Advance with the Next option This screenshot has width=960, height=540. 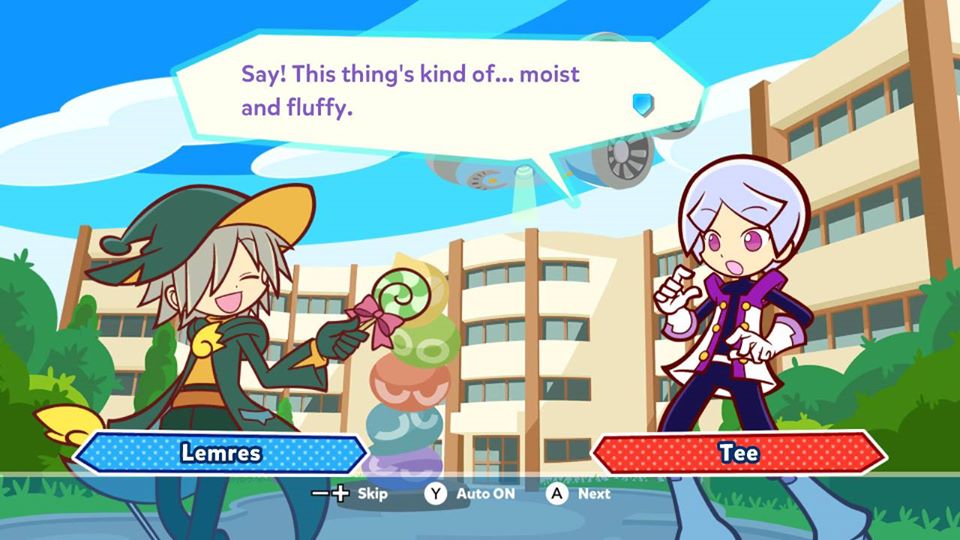coord(579,493)
